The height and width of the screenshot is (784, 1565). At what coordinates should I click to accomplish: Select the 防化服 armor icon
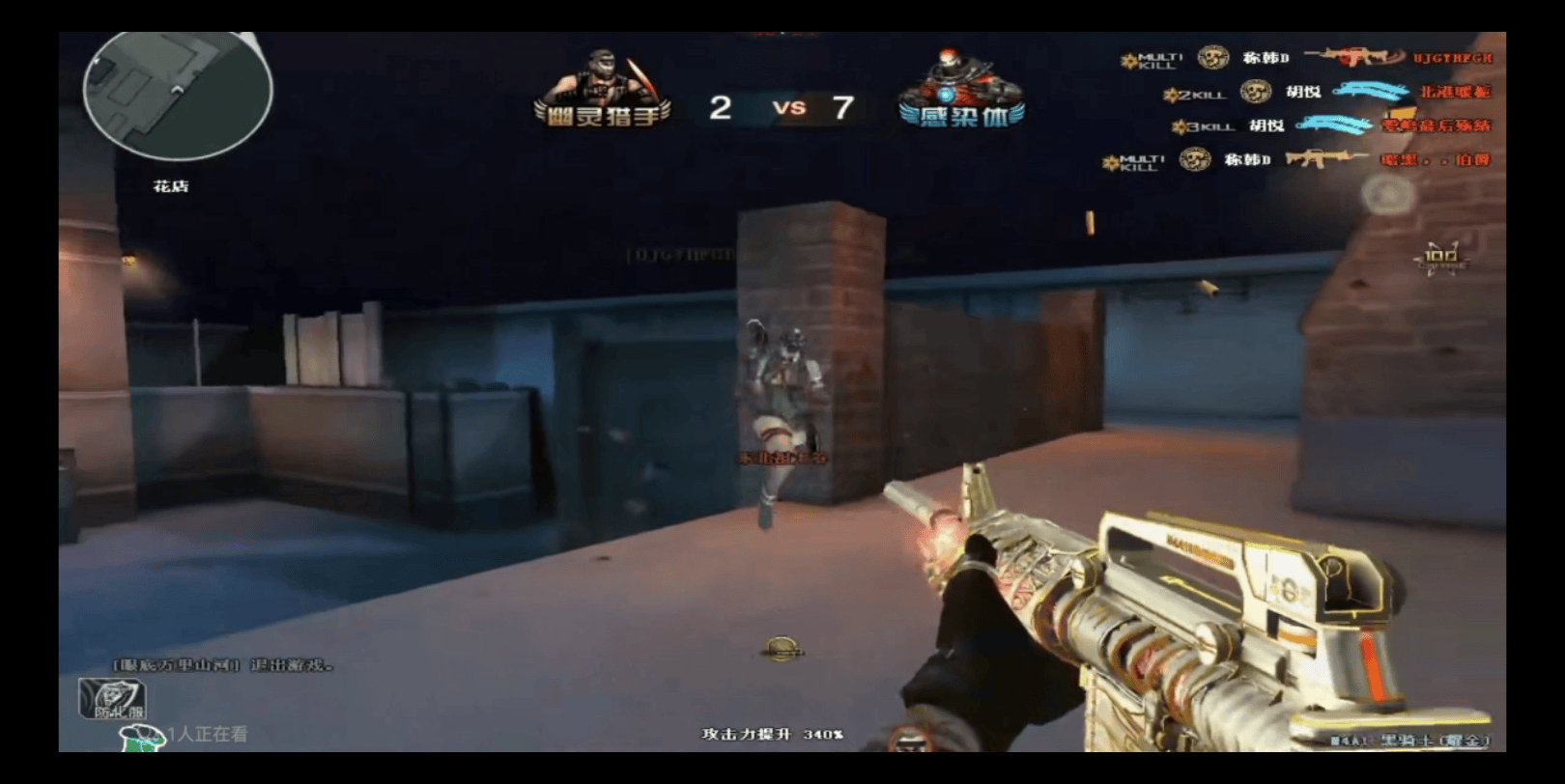[x=112, y=699]
